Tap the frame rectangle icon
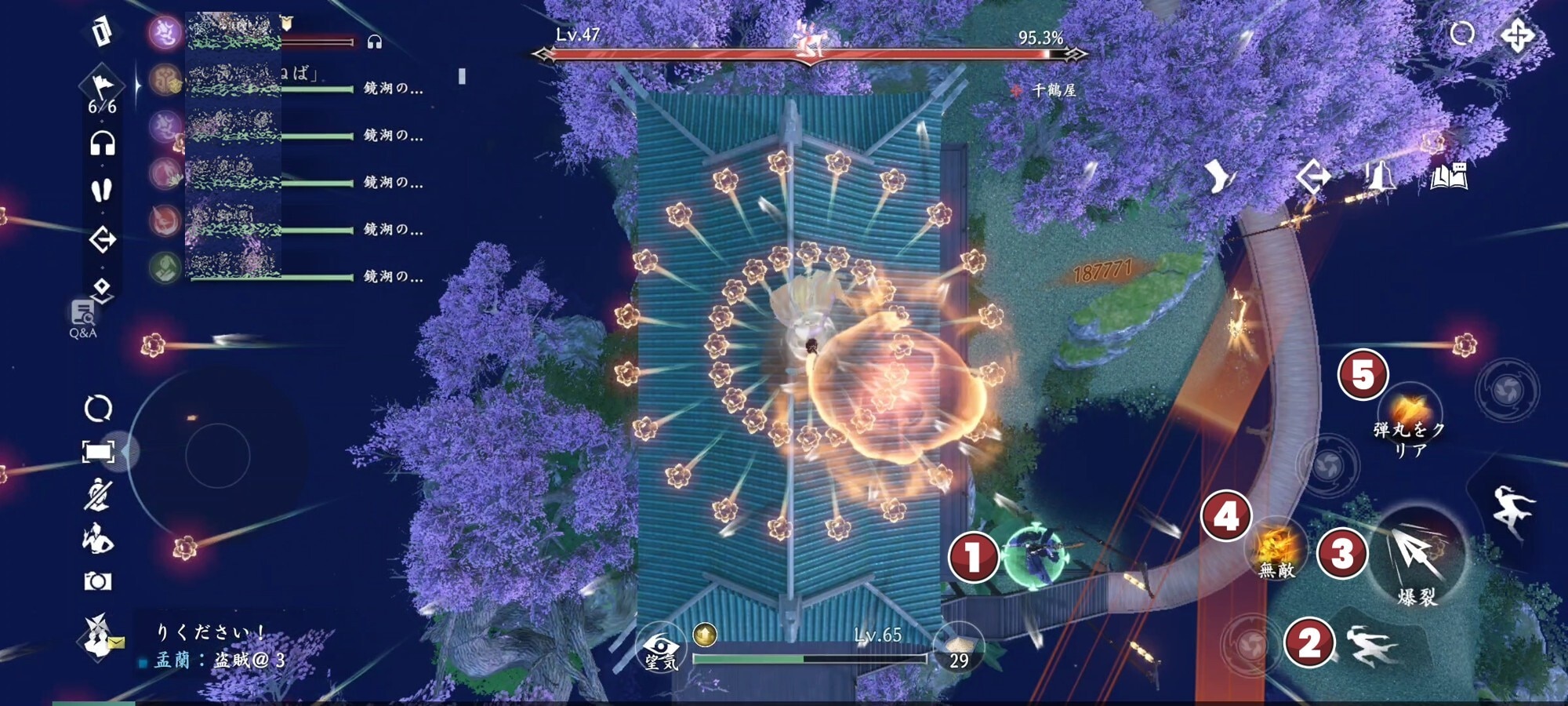The image size is (1568, 706). click(98, 451)
